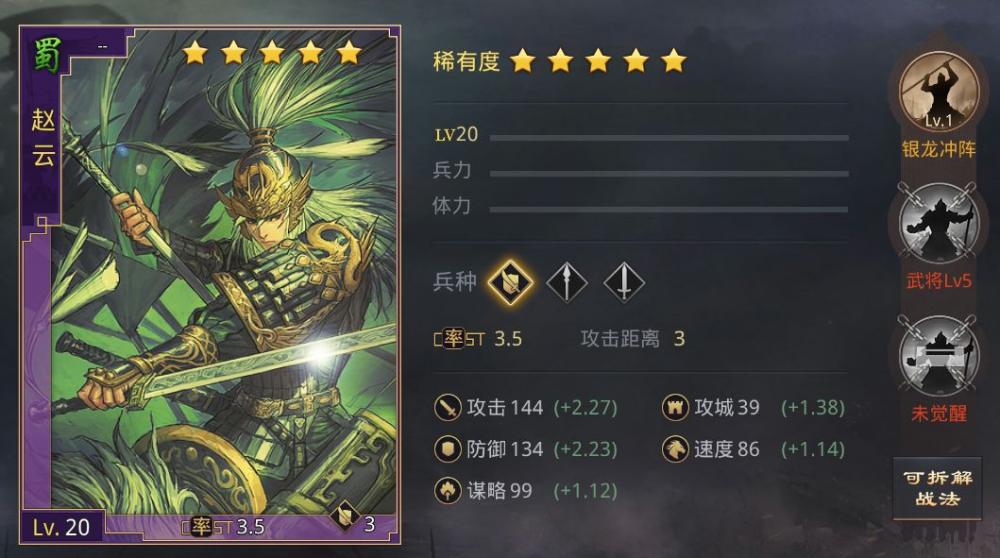Choose the highlighted shield troop type icon
The image size is (1000, 558).
click(x=509, y=282)
